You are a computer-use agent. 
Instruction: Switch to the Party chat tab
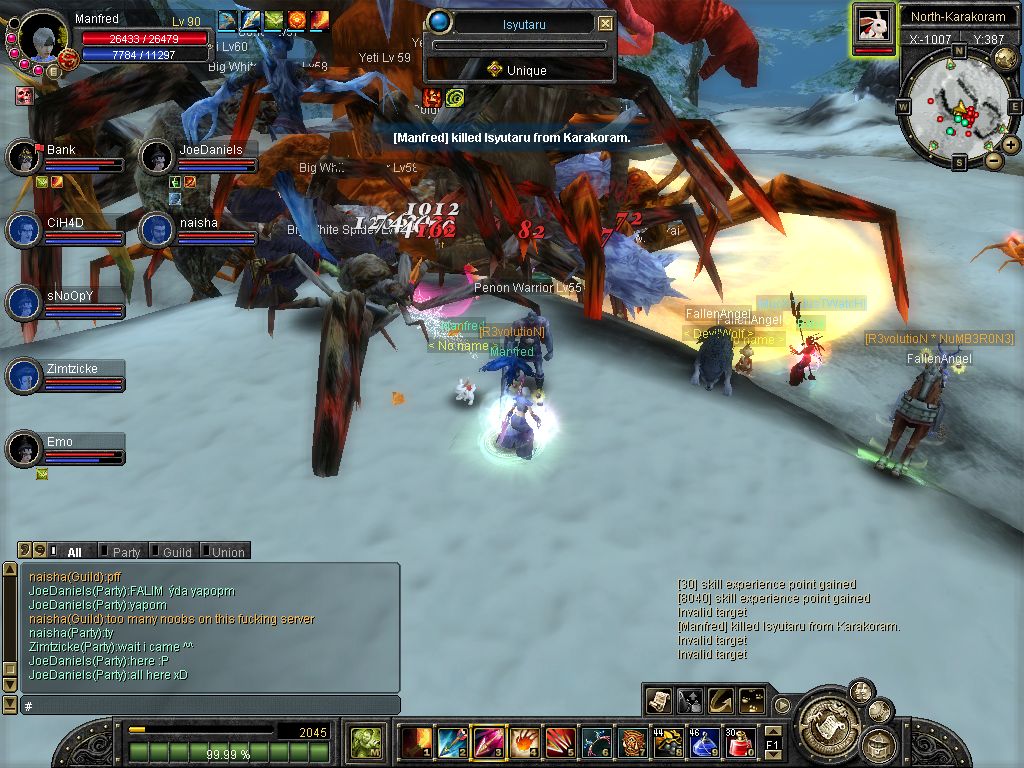pos(126,551)
